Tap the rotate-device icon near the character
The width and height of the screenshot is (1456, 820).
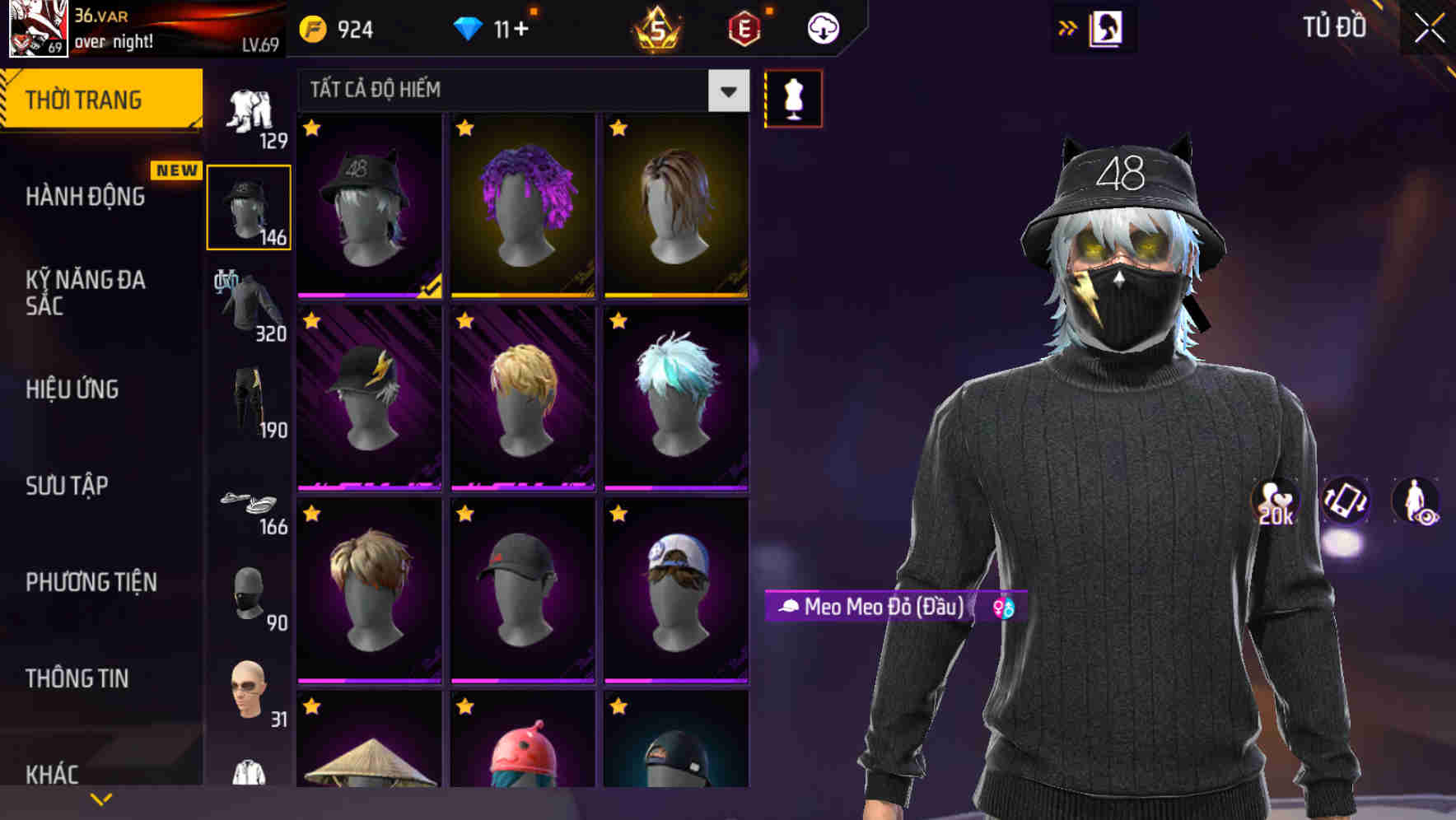pyautogui.click(x=1347, y=502)
